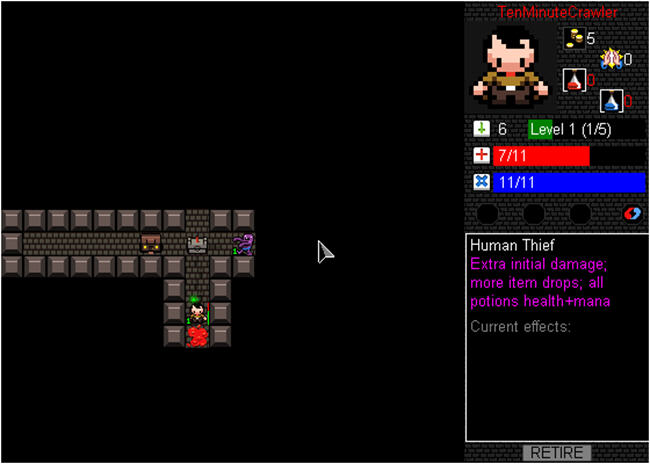650x464 pixels.
Task: Use the blue mana potion
Action: pos(611,100)
